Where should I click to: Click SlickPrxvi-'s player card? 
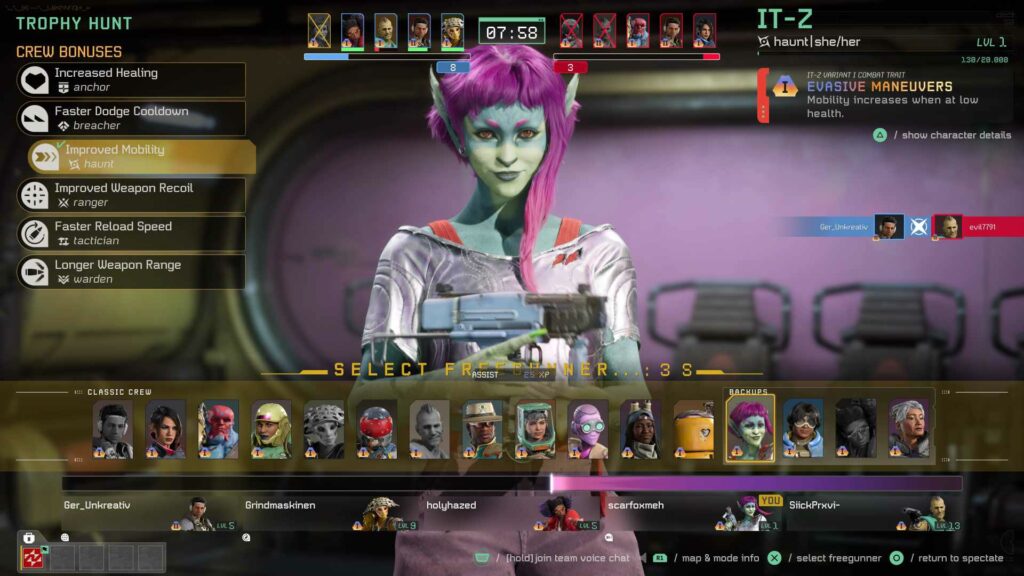(868, 514)
